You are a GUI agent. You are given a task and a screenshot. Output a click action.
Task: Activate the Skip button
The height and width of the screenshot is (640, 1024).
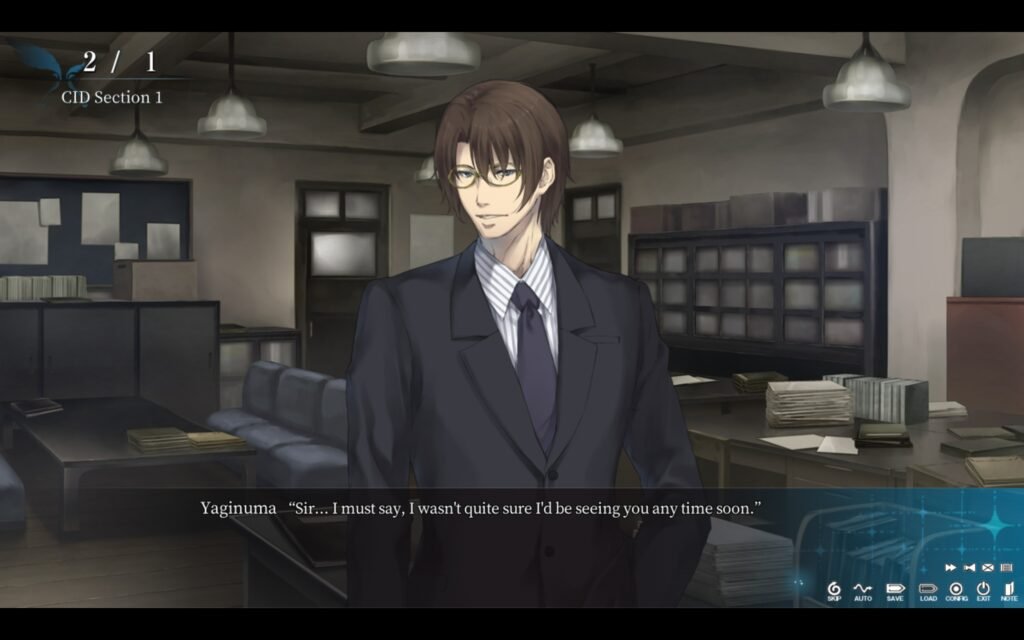click(x=834, y=590)
